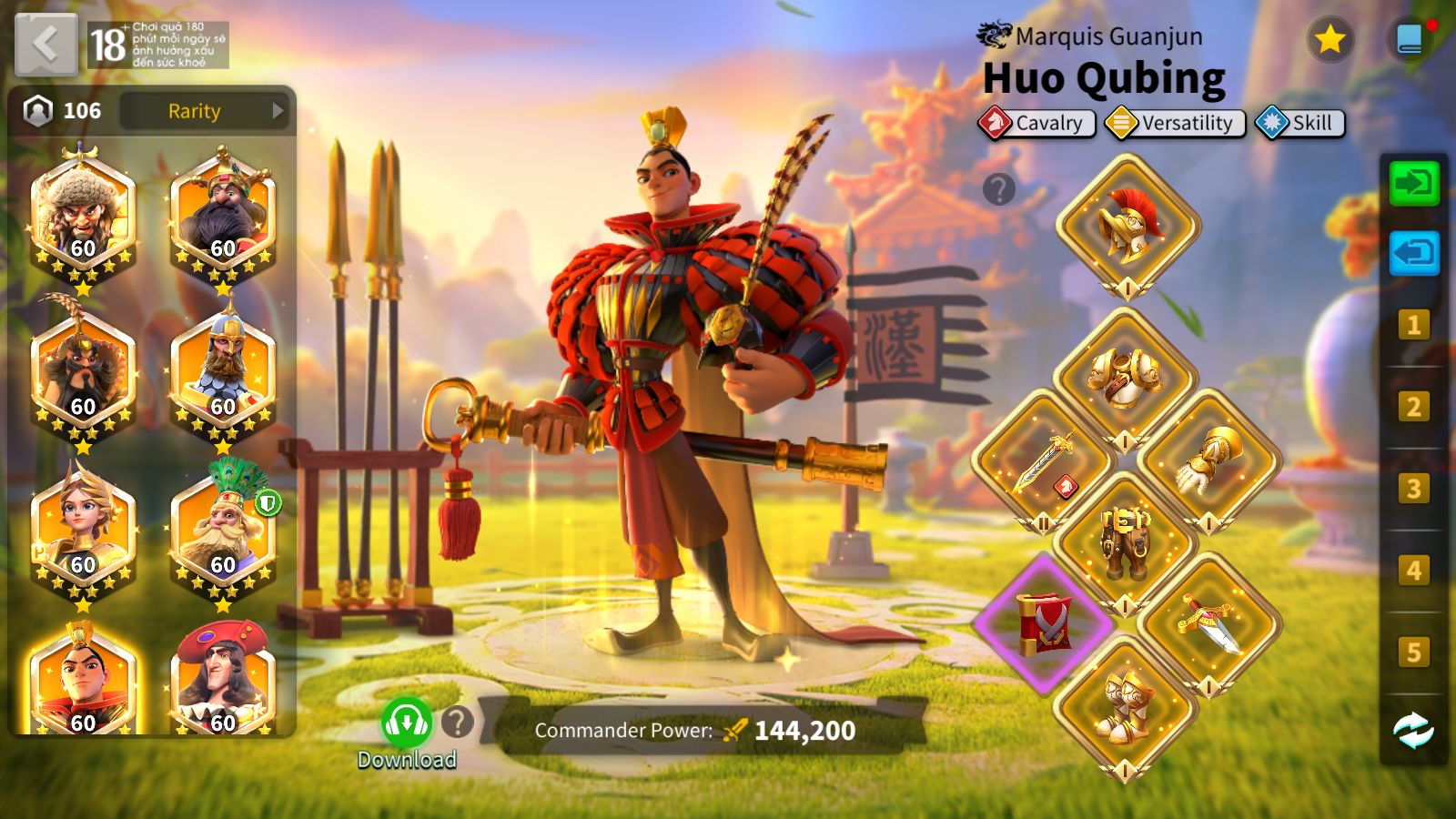Image resolution: width=1456 pixels, height=819 pixels.
Task: Select the golden chest armor slot
Action: (1126, 378)
